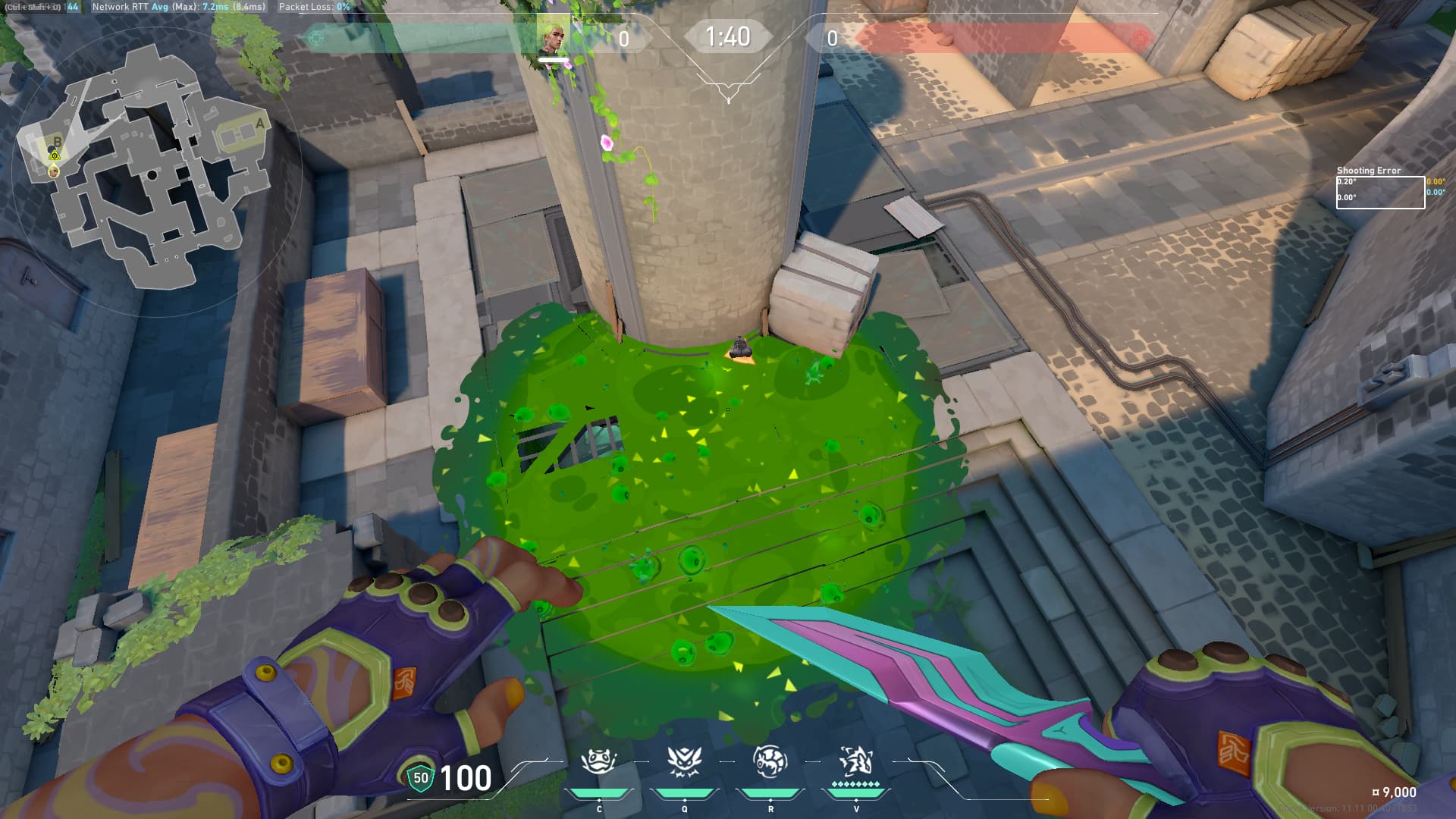The width and height of the screenshot is (1456, 819).
Task: Select the Wingman ability icon
Action: [685, 762]
